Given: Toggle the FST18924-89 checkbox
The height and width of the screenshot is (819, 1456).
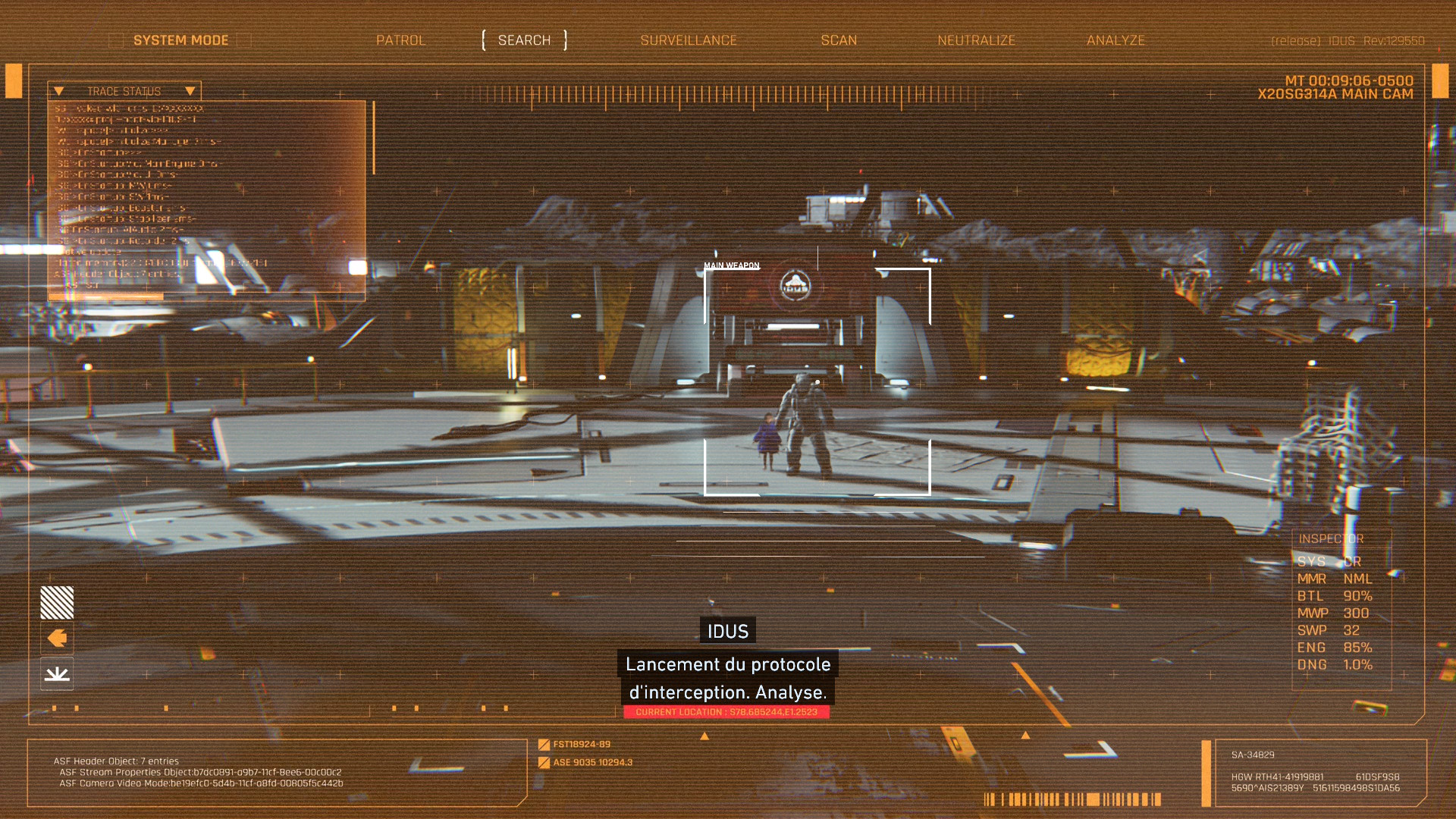Looking at the screenshot, I should tap(544, 745).
